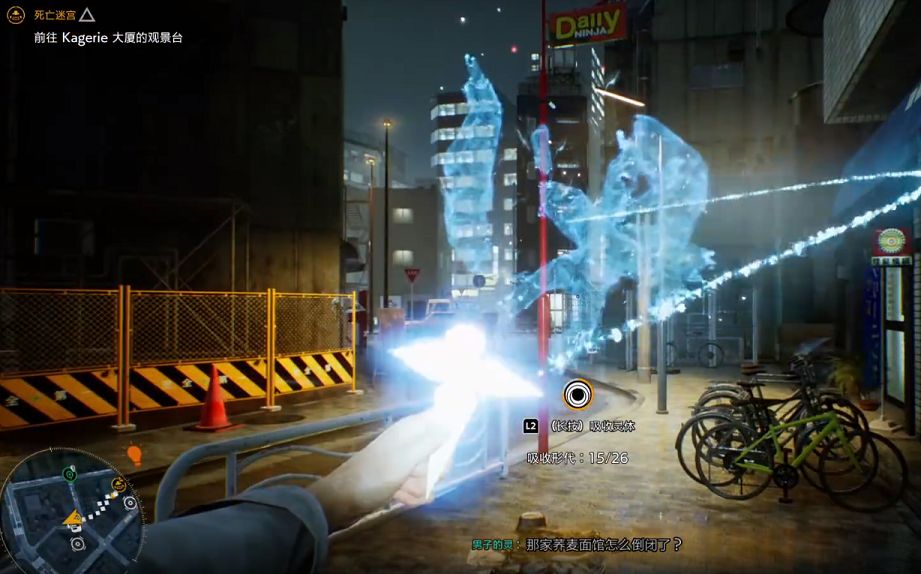Click the yellow player arrow on the minimap
Image resolution: width=921 pixels, height=574 pixels.
click(x=73, y=517)
